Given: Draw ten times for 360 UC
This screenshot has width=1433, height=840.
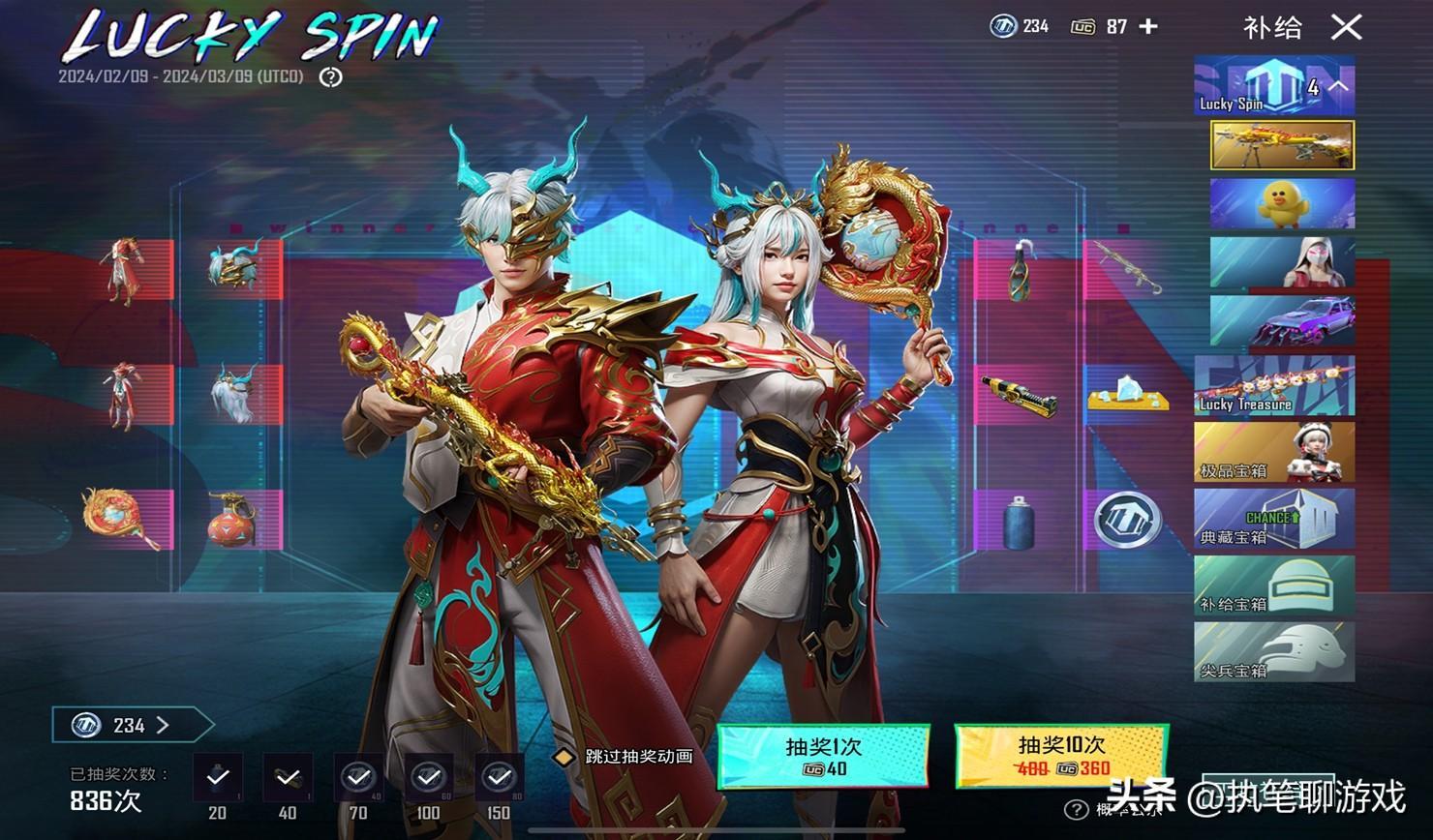Looking at the screenshot, I should (1061, 756).
